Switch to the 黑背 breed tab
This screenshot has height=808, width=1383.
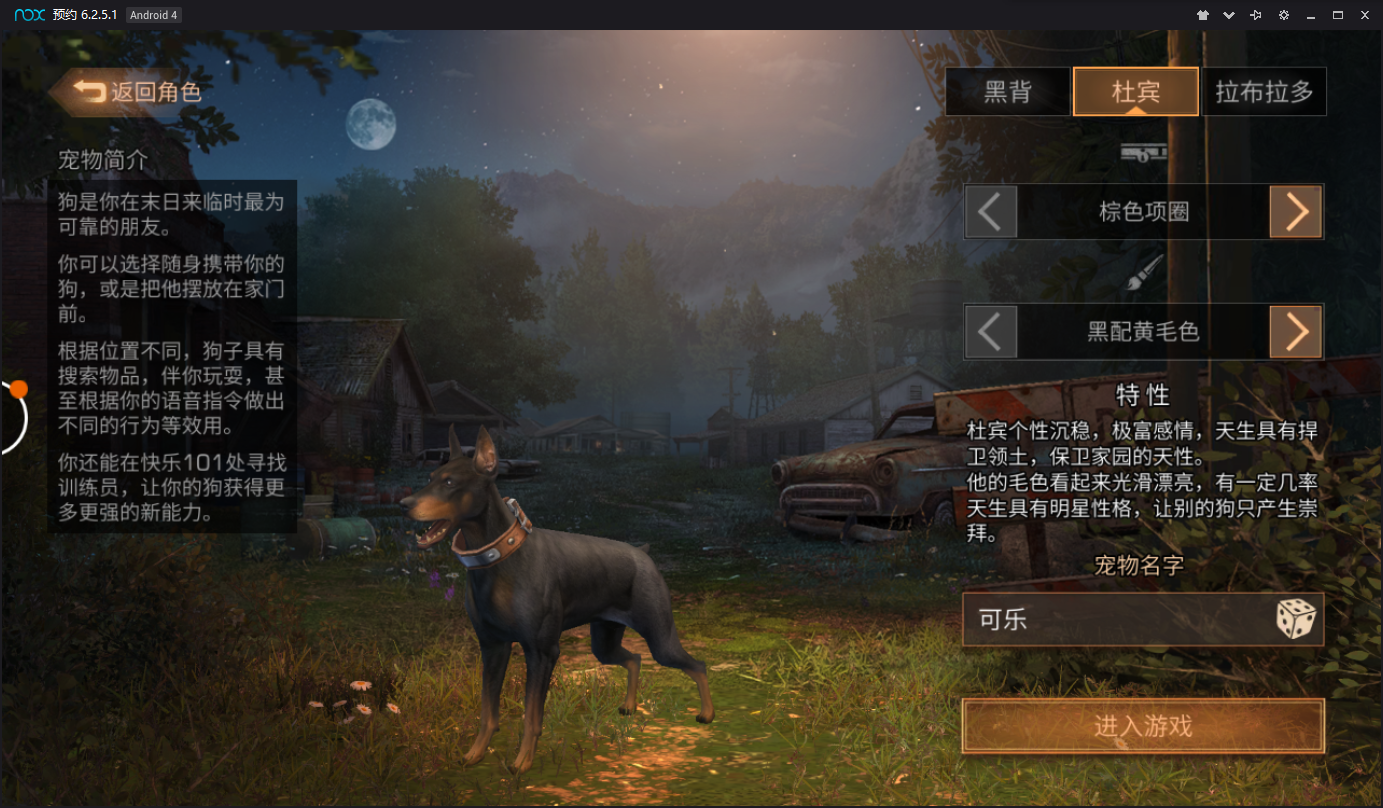pos(1007,92)
